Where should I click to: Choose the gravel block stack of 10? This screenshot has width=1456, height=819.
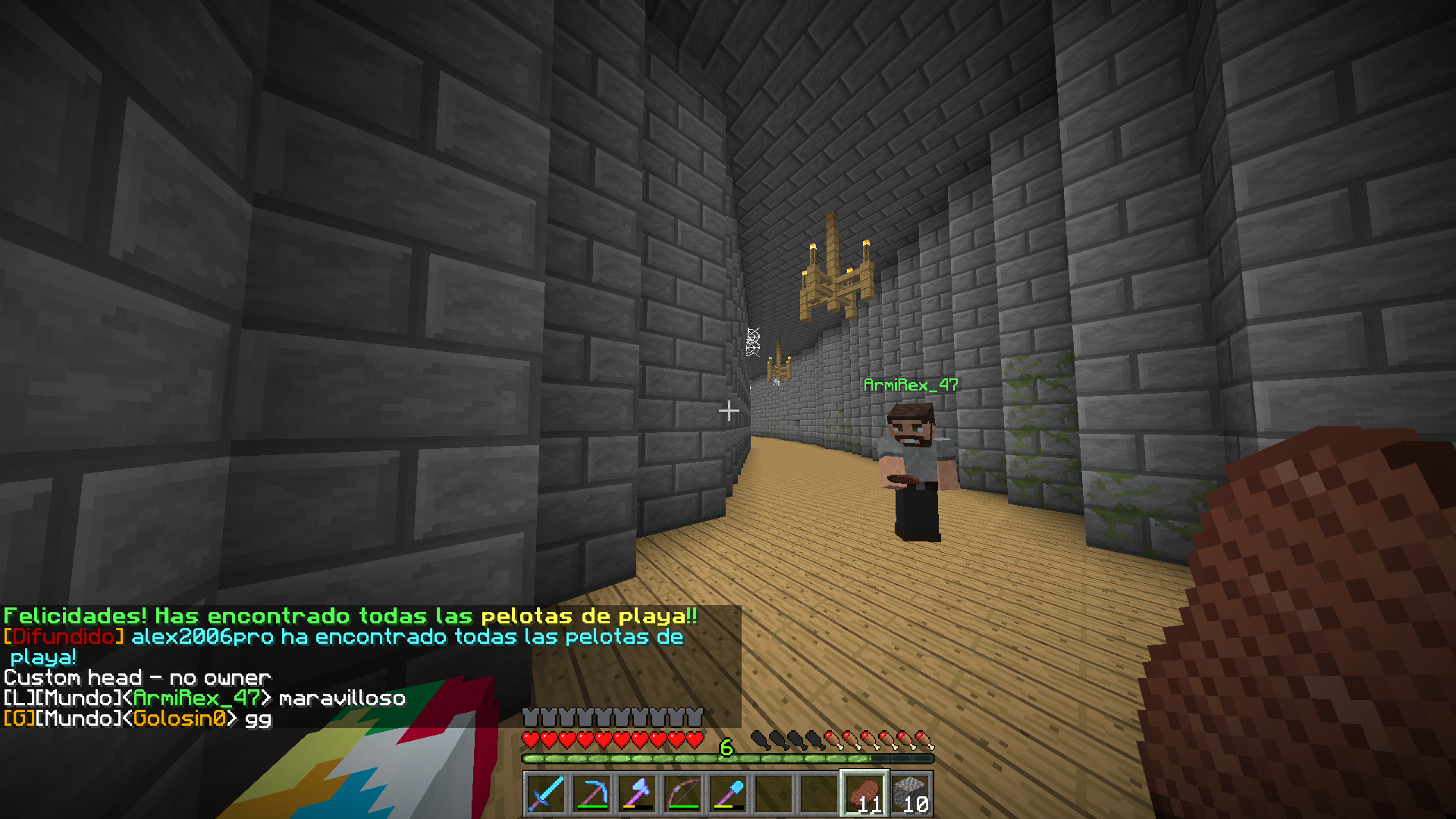pyautogui.click(x=910, y=794)
